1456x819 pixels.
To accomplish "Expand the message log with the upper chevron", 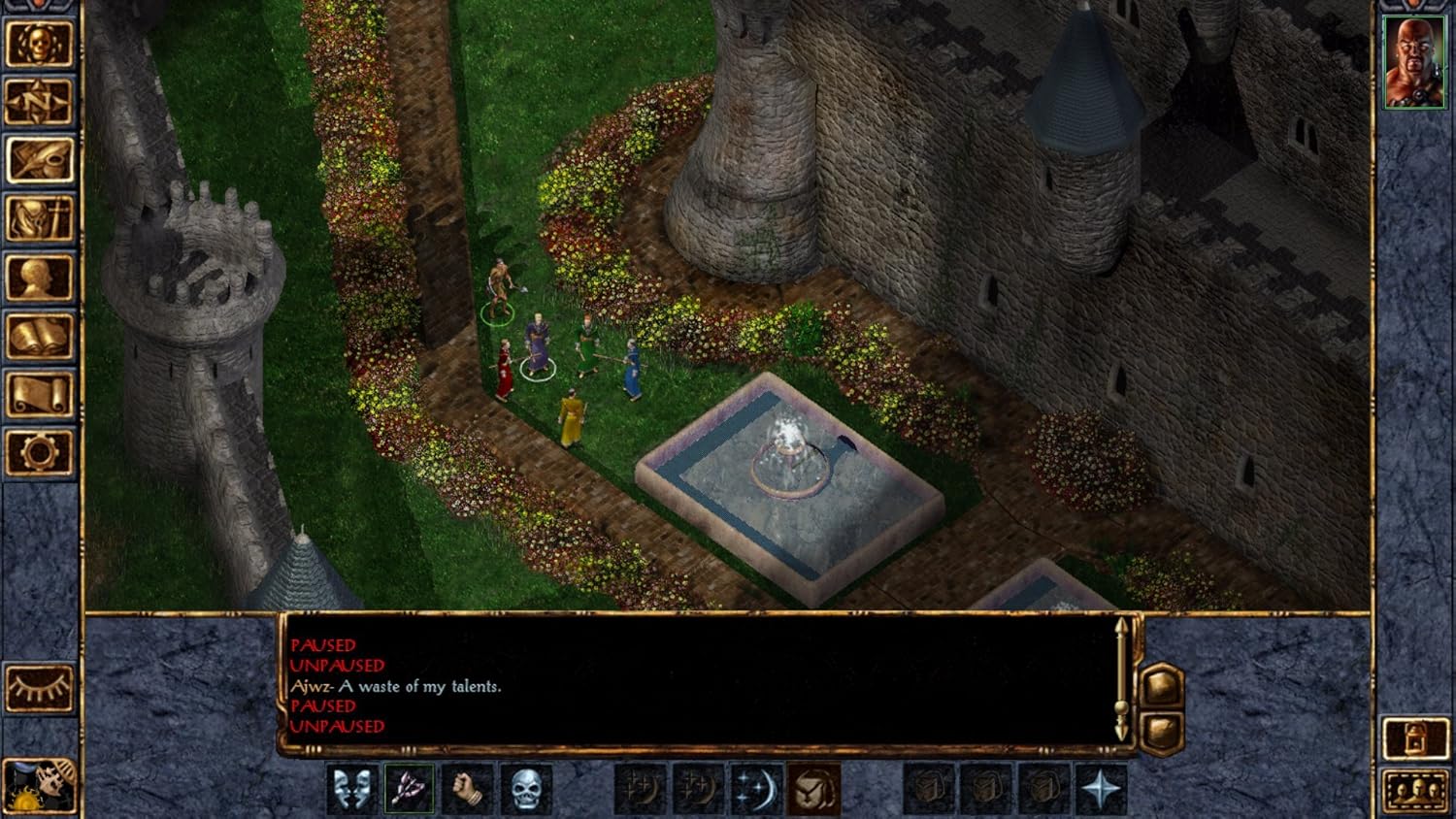I will [1162, 685].
